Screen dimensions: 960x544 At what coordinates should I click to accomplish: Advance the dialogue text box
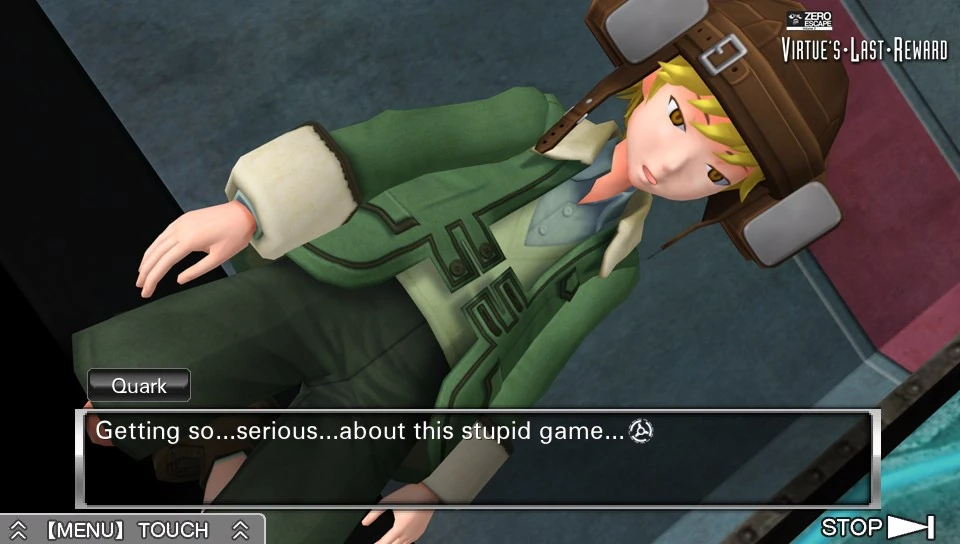pos(477,458)
